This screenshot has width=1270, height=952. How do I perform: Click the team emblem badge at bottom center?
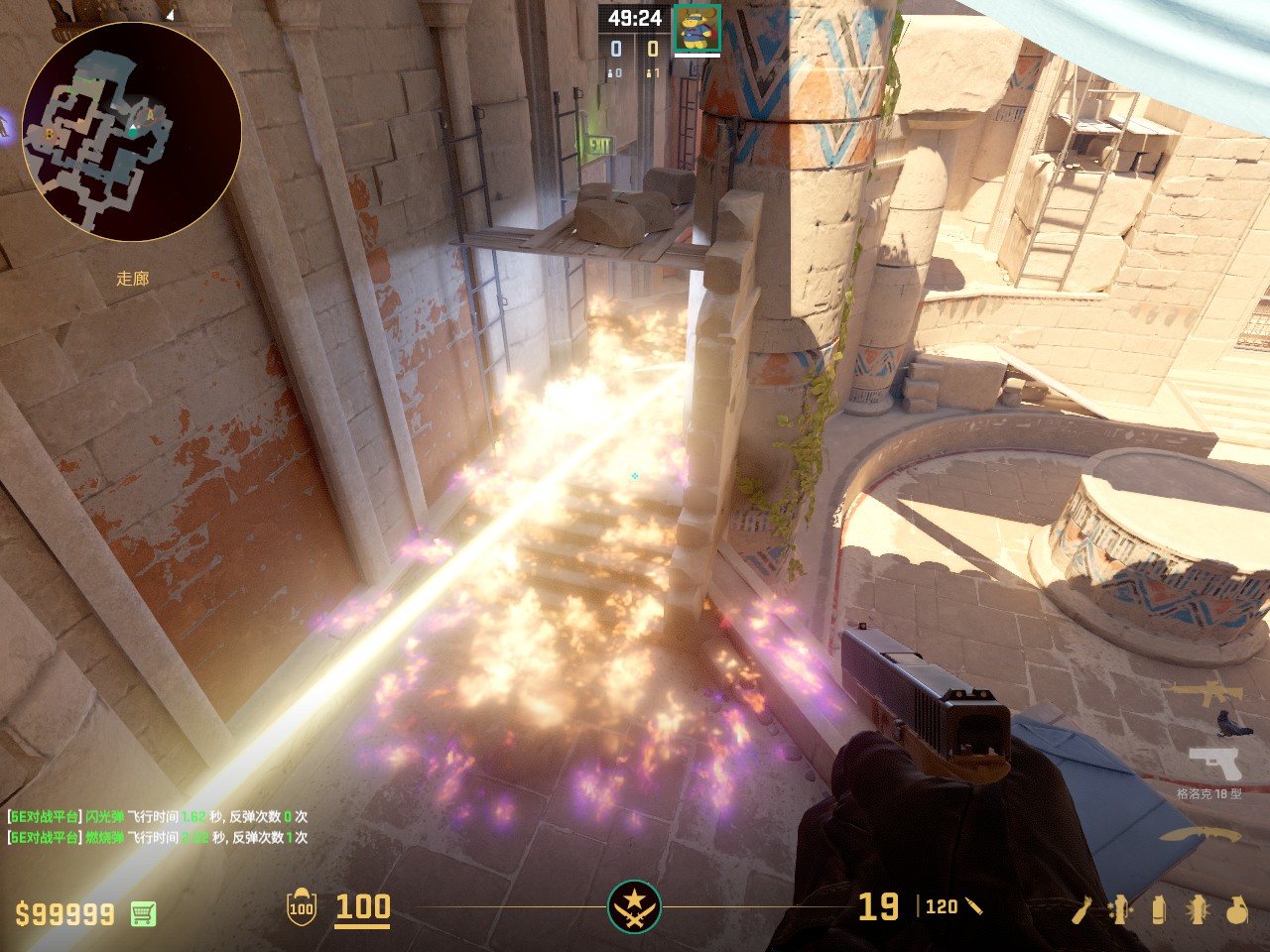click(x=634, y=906)
